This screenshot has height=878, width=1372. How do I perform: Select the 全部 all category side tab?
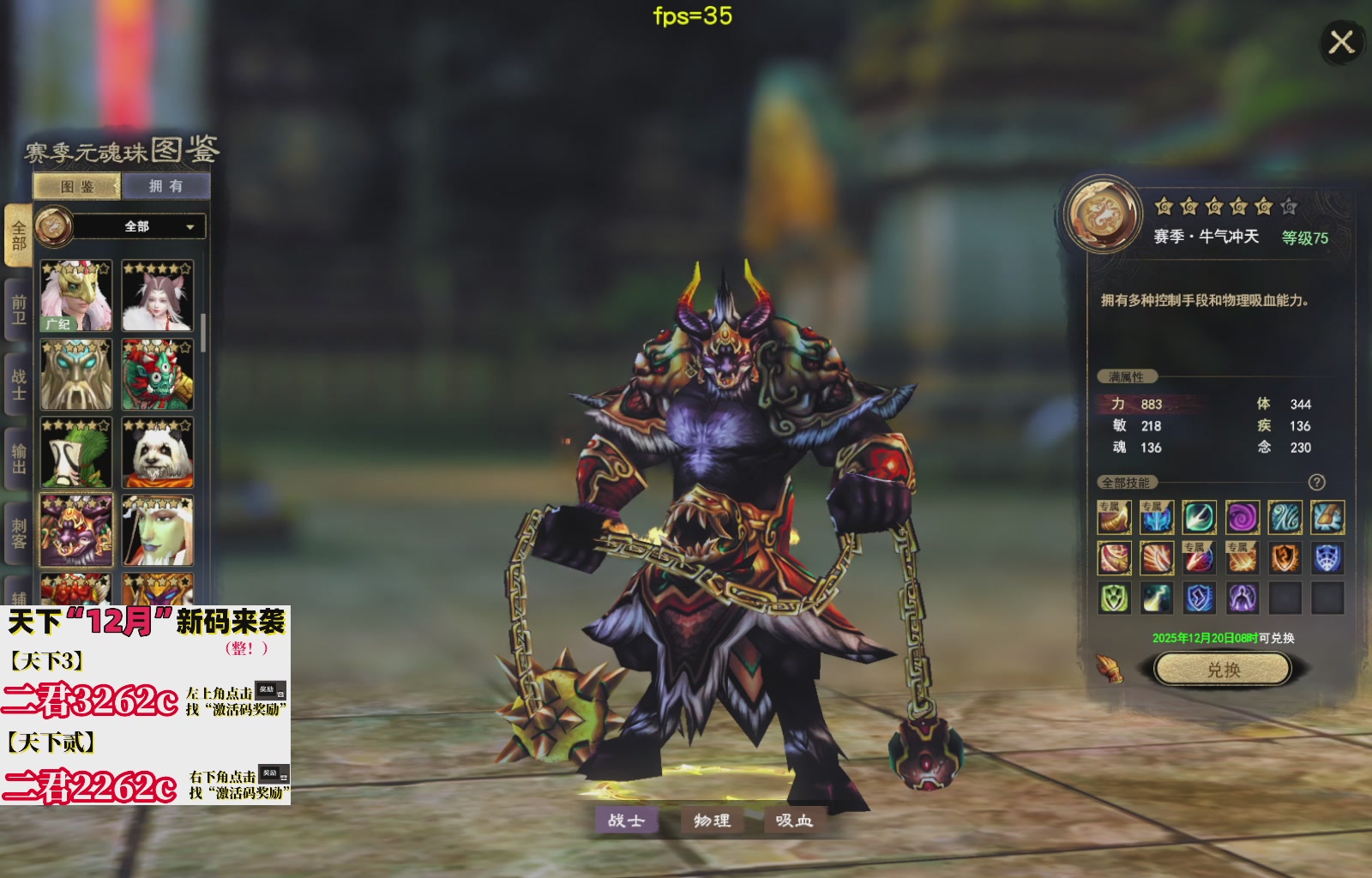coord(18,235)
